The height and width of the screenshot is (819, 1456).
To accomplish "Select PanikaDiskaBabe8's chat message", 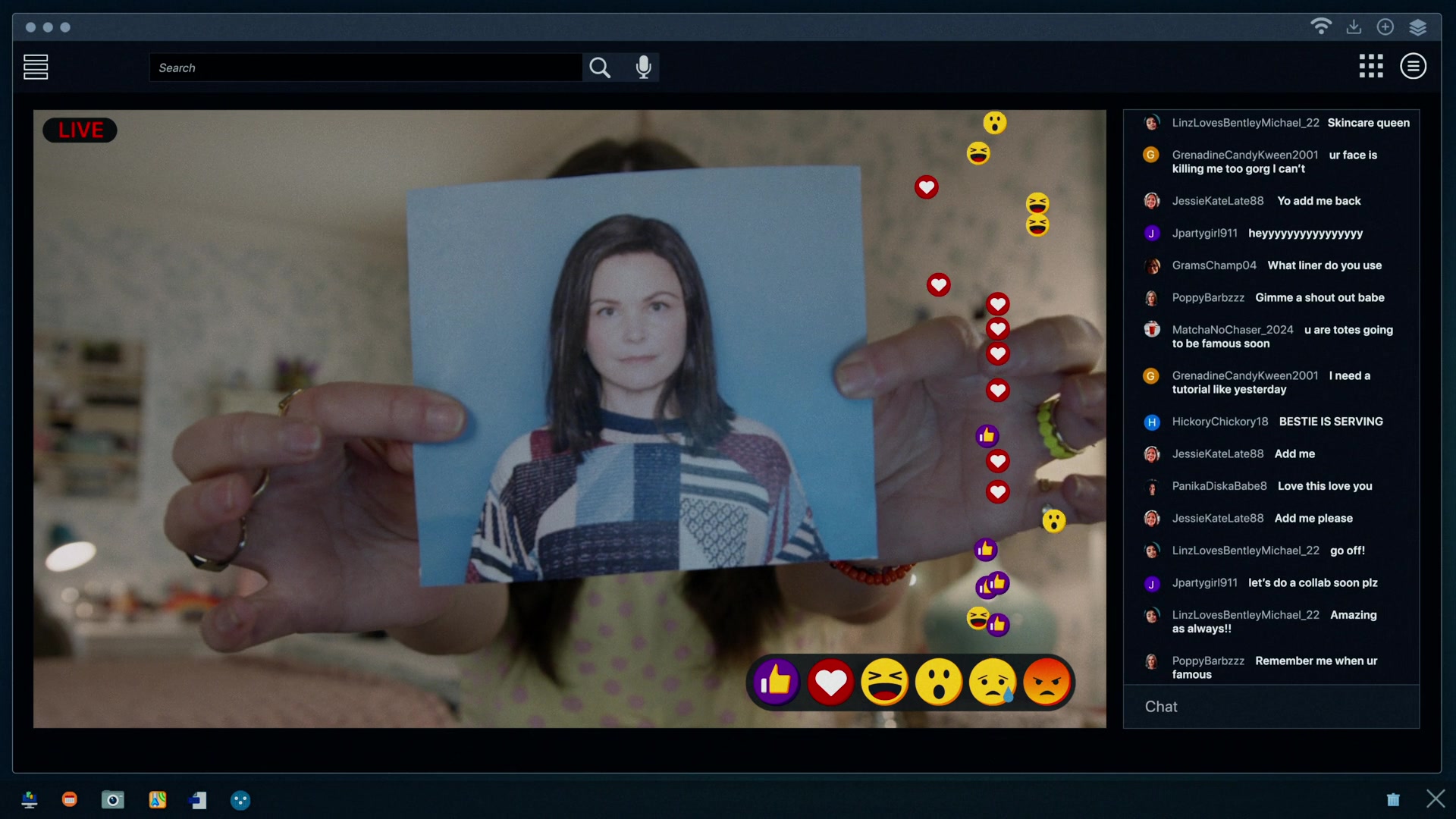I will pyautogui.click(x=1272, y=486).
